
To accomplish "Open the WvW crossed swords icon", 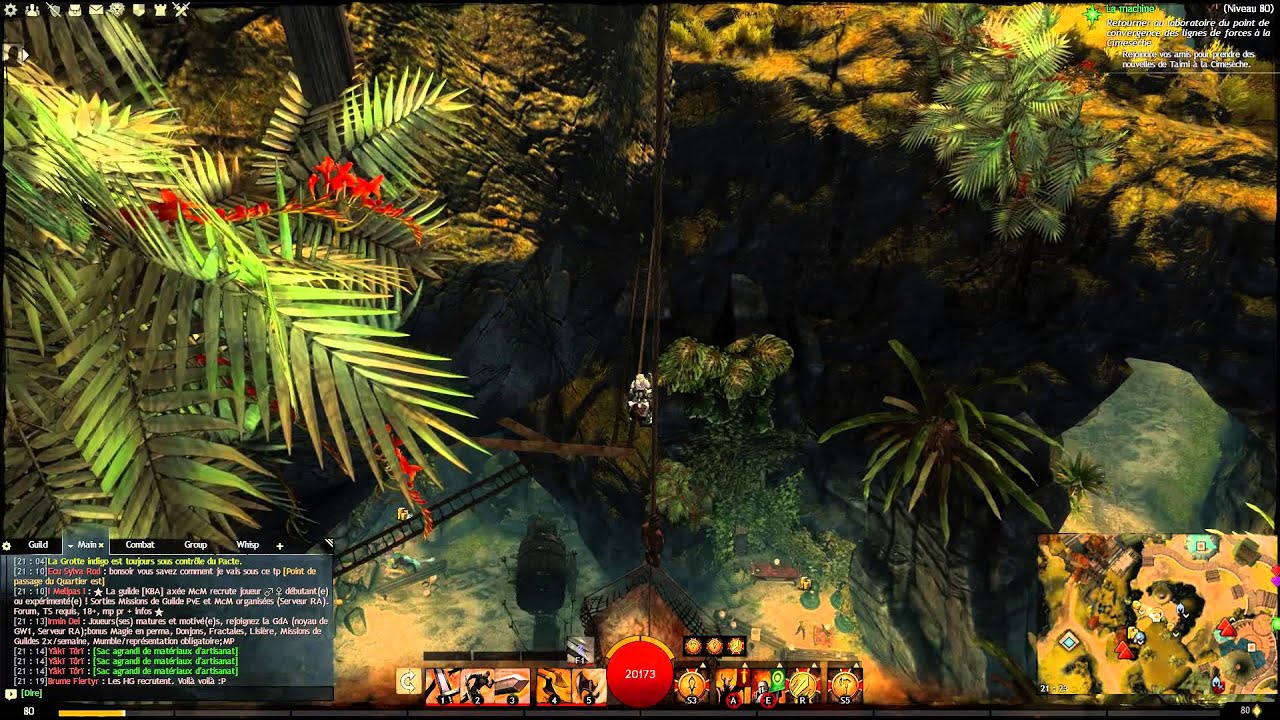I will [x=180, y=9].
